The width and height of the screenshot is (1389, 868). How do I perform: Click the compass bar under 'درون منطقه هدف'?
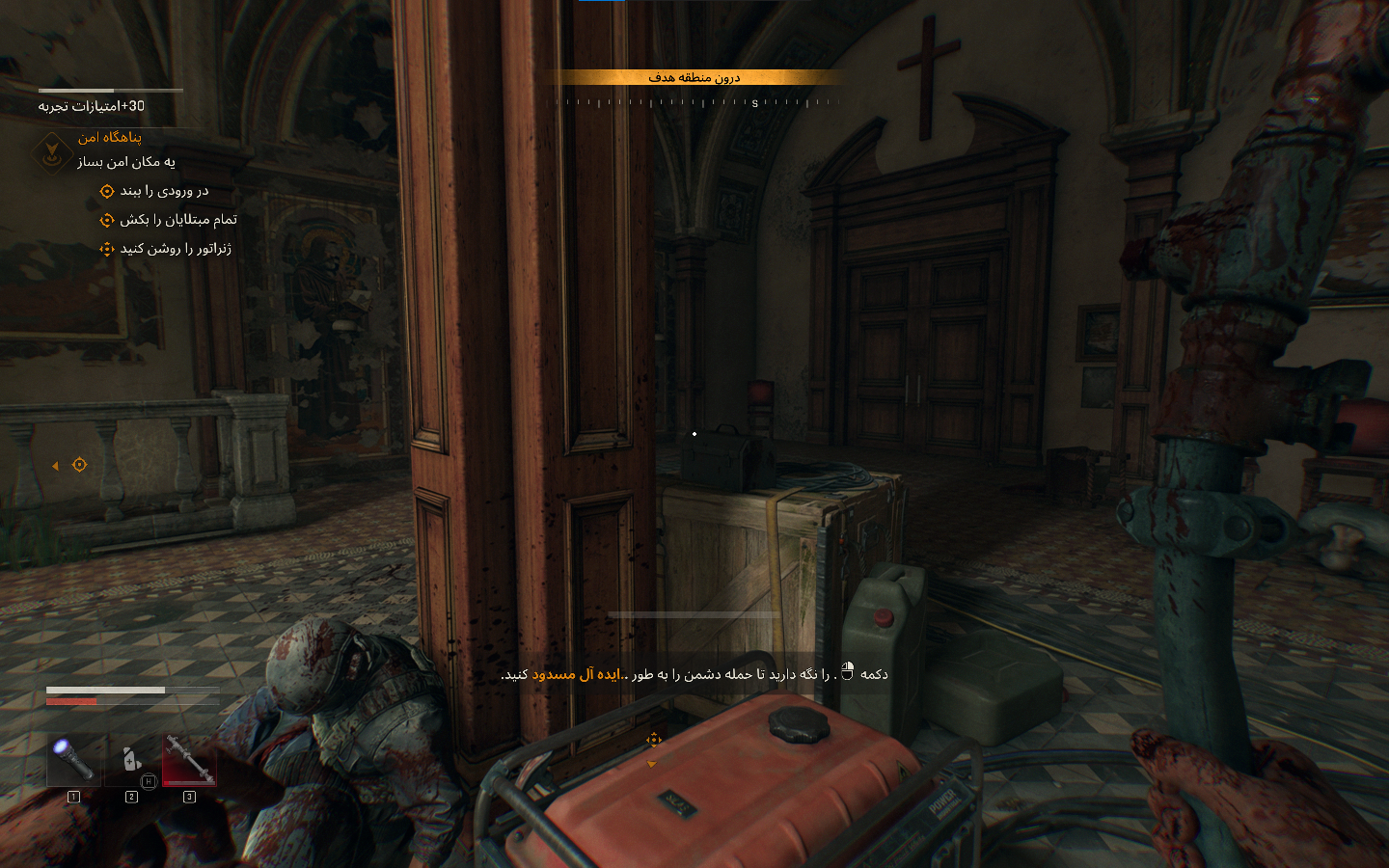click(x=694, y=101)
